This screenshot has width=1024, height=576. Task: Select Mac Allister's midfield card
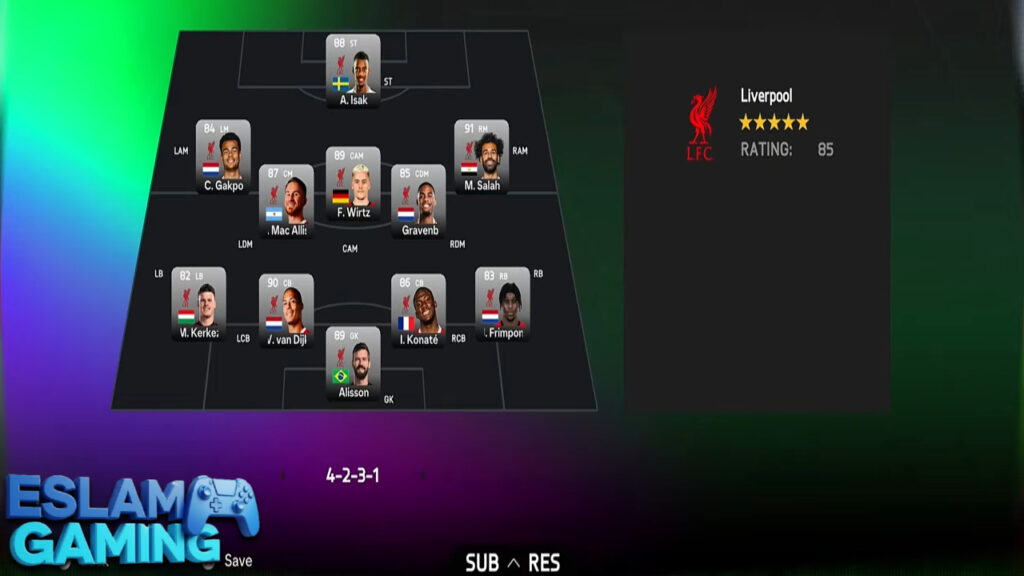point(286,201)
